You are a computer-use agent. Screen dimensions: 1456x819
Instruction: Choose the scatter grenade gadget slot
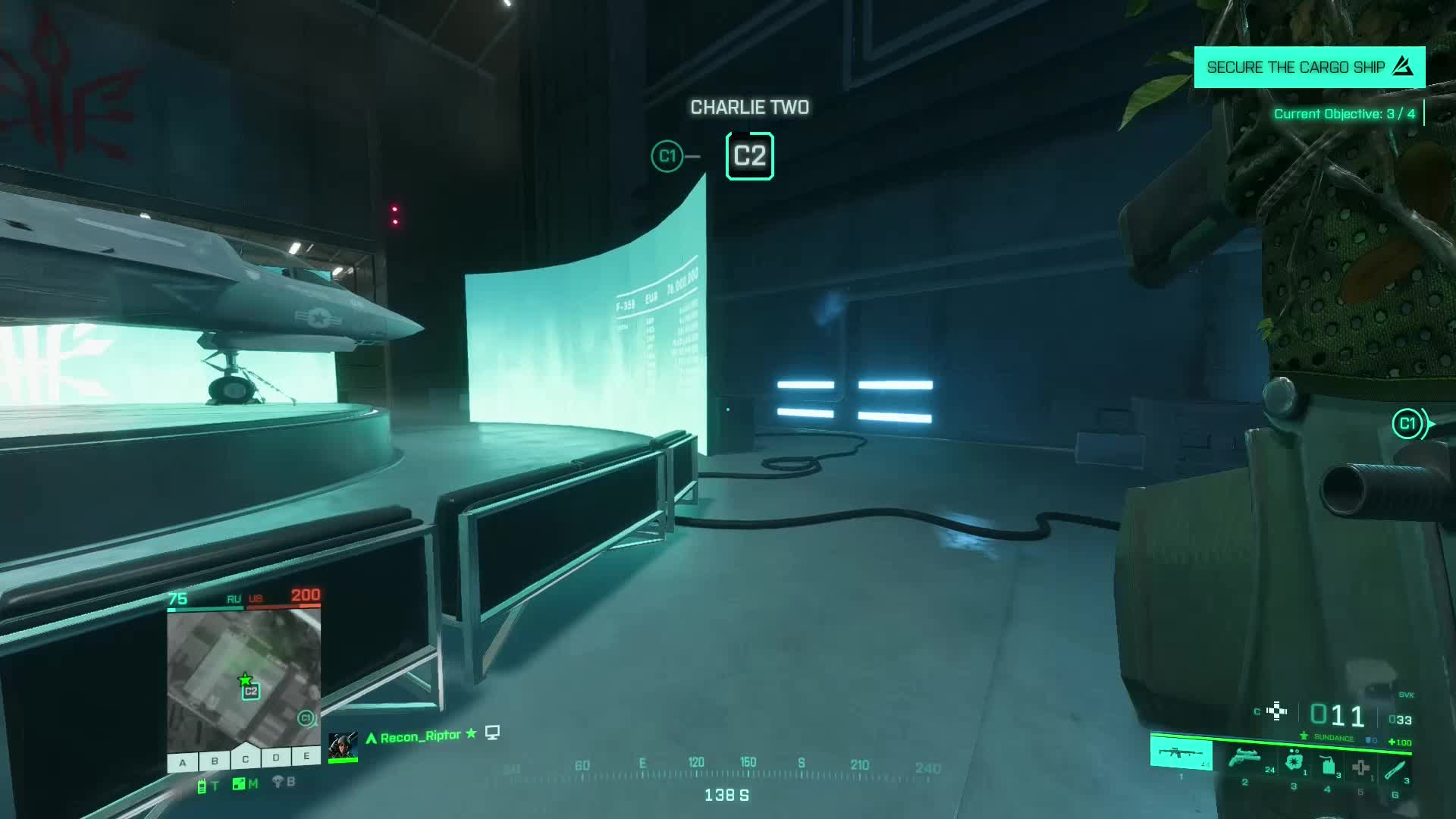(1294, 761)
